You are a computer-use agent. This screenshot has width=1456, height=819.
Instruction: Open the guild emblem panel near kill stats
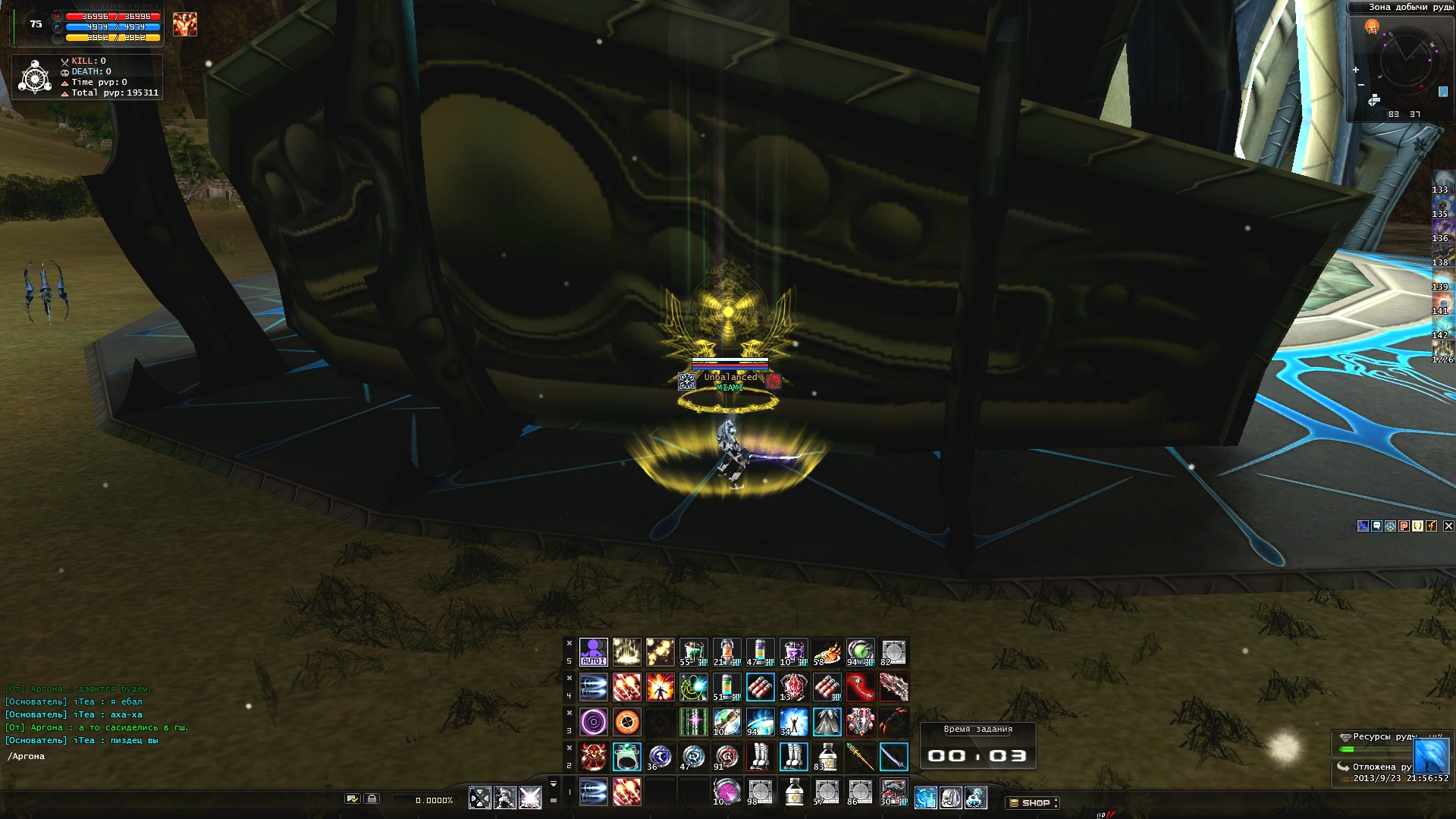tap(35, 77)
